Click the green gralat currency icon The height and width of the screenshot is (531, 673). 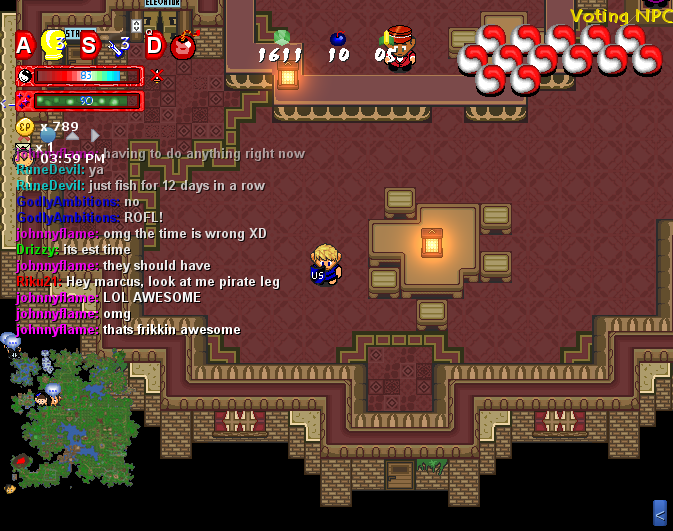click(281, 38)
